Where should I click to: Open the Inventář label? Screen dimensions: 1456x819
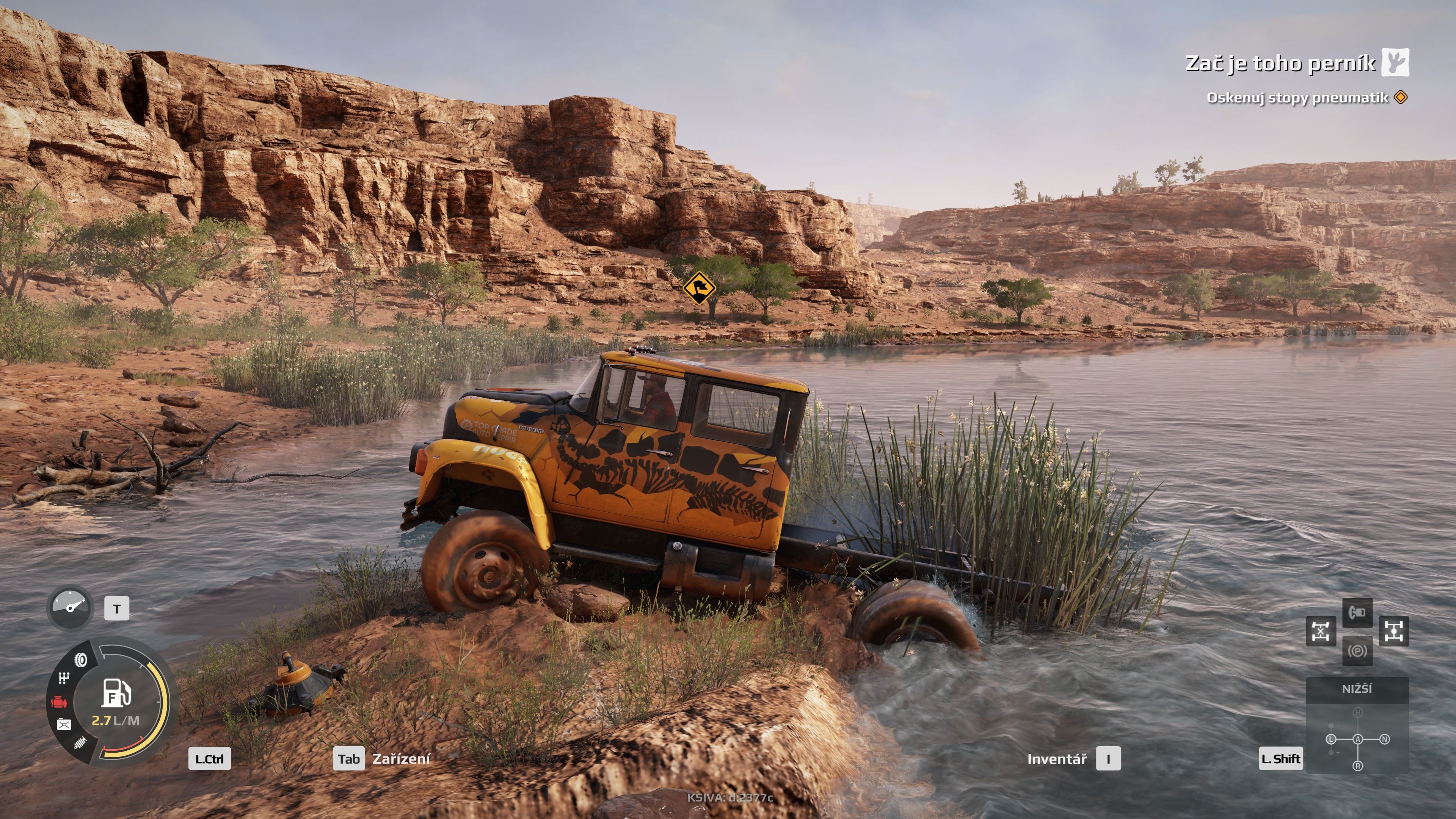click(1056, 759)
